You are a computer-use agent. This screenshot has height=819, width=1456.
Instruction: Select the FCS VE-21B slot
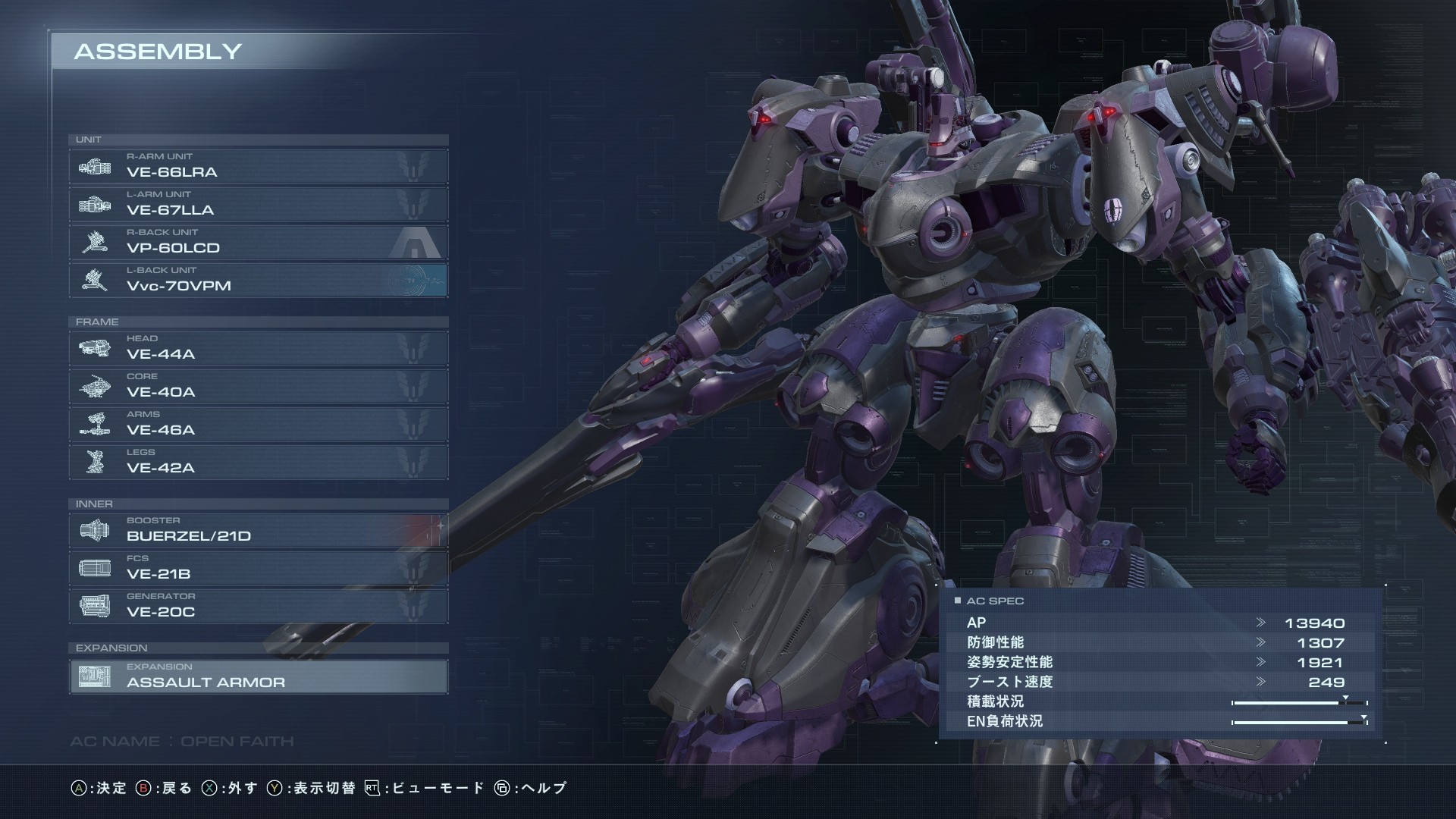tap(258, 568)
